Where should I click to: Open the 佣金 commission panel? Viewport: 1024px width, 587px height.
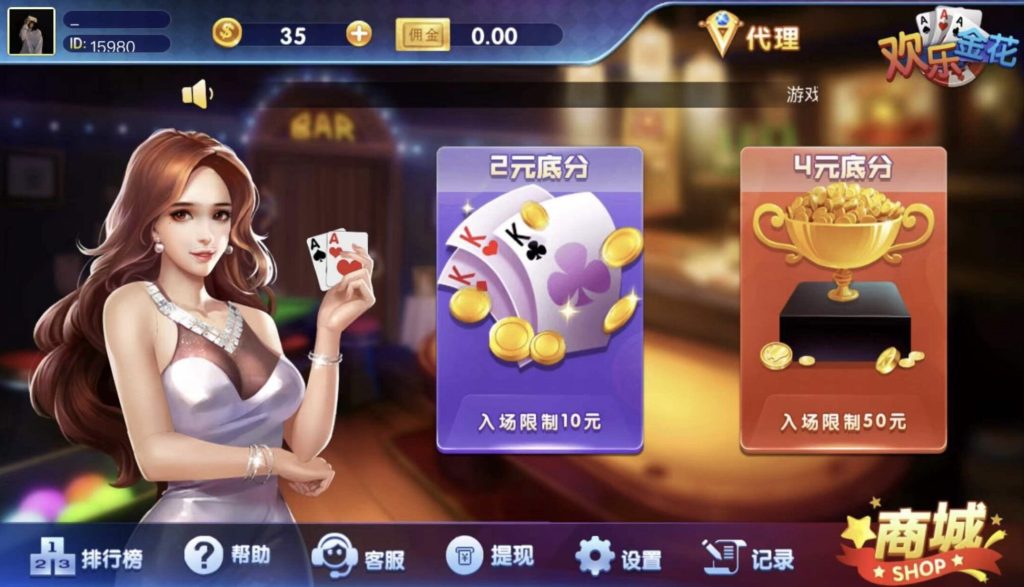coord(423,35)
